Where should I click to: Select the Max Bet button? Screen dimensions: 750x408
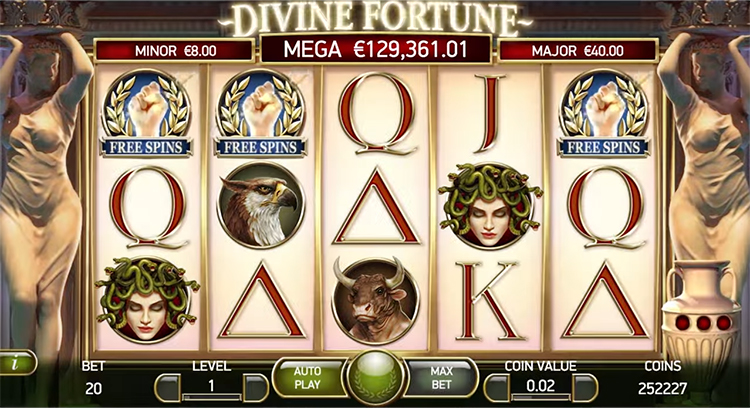[x=441, y=377]
